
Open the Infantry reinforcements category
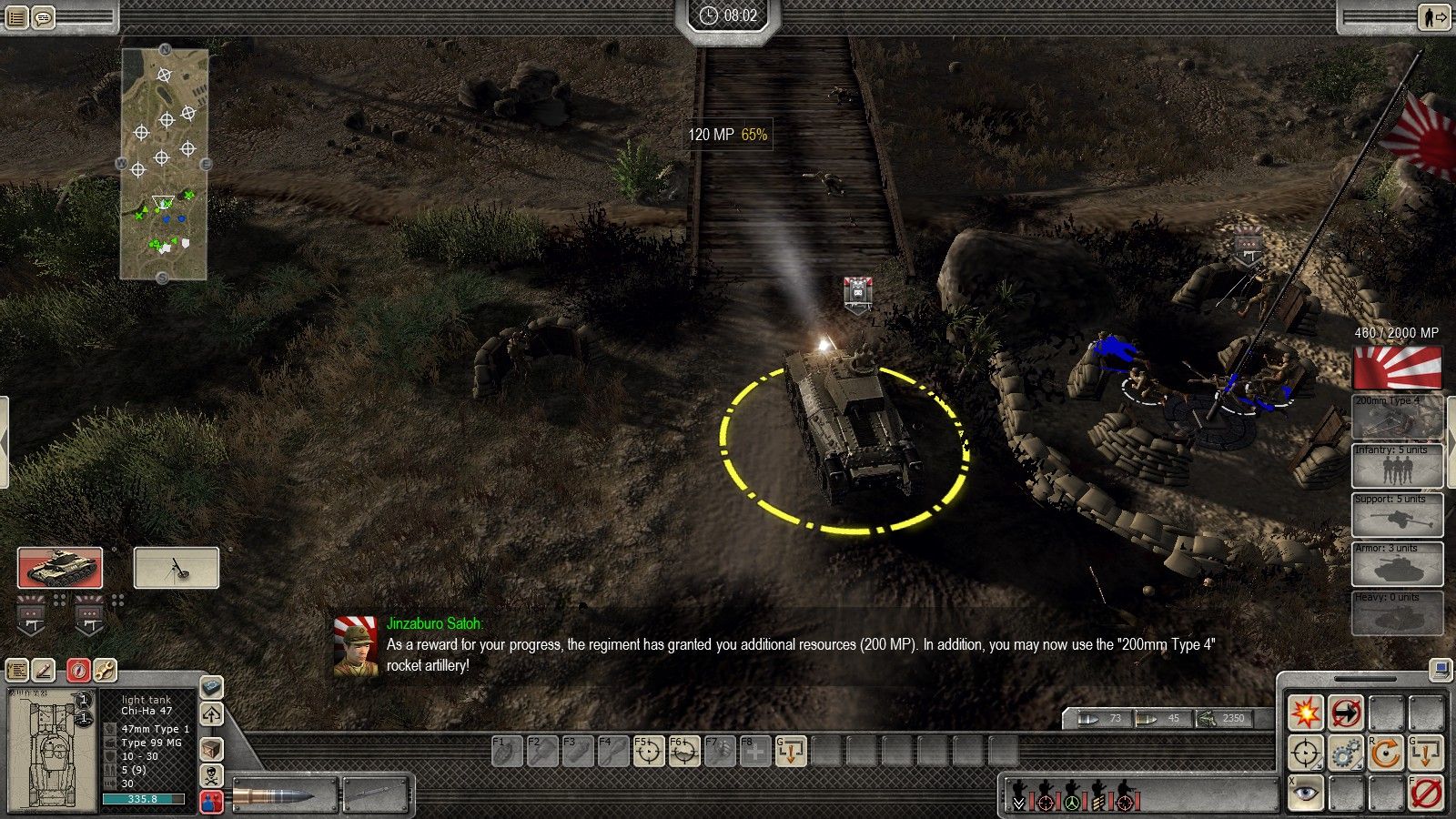pos(1397,466)
